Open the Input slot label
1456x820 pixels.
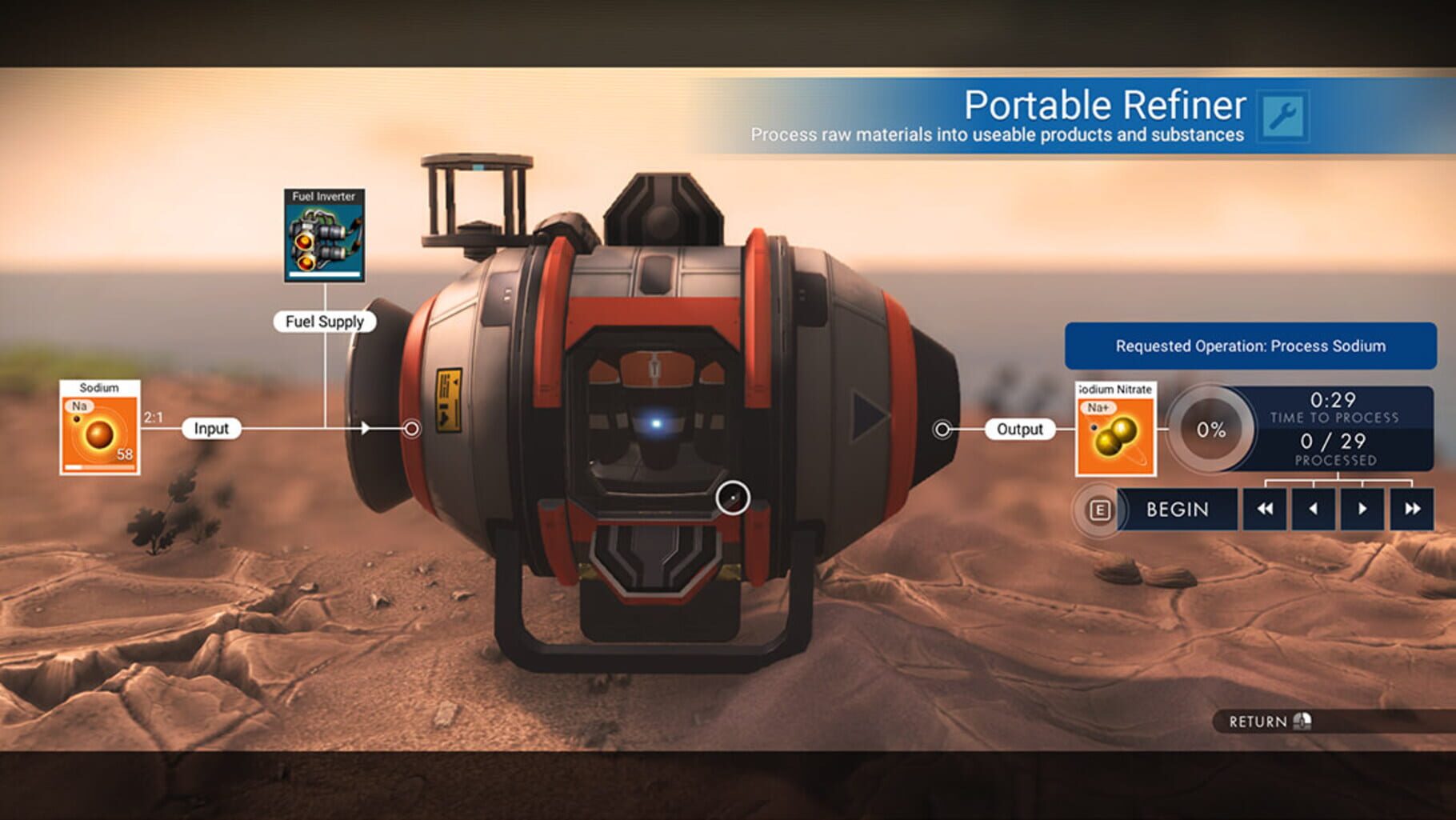pos(212,428)
